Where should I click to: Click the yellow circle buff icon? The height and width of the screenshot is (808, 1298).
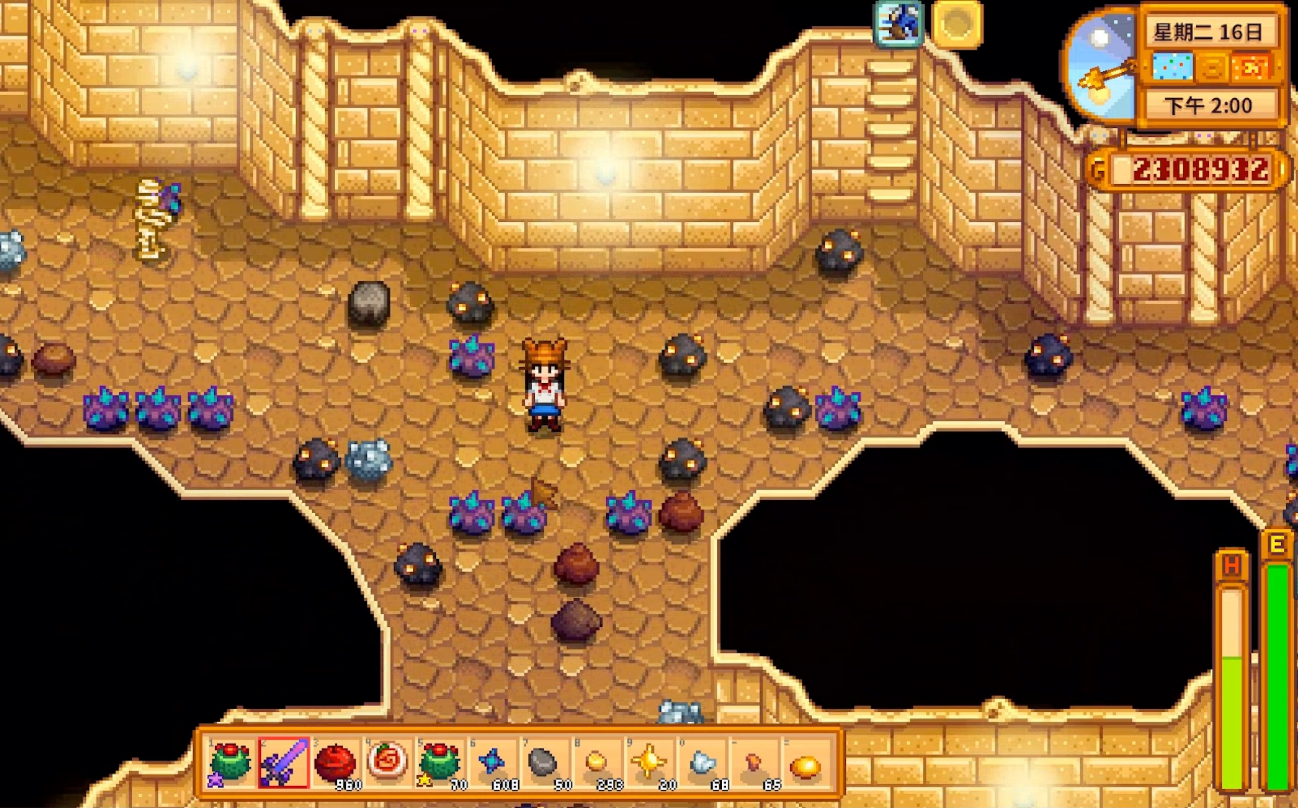pyautogui.click(x=957, y=24)
